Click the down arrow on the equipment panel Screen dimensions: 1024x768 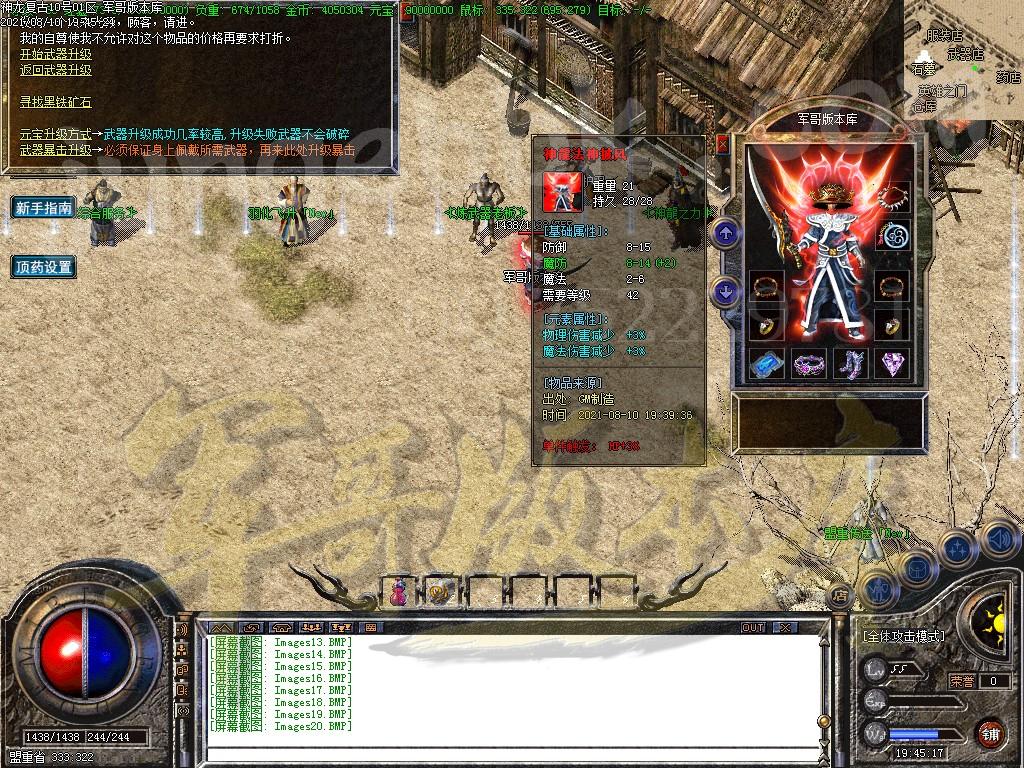point(726,292)
